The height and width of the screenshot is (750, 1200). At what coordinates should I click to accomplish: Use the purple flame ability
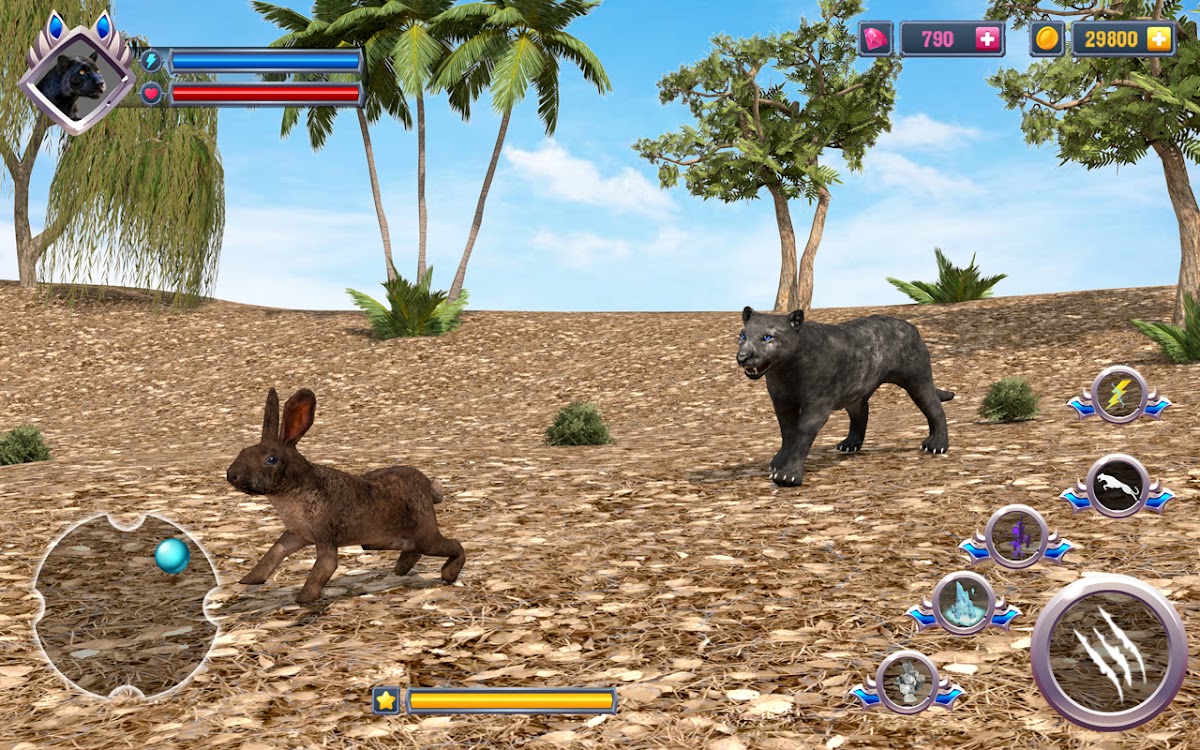click(1016, 537)
